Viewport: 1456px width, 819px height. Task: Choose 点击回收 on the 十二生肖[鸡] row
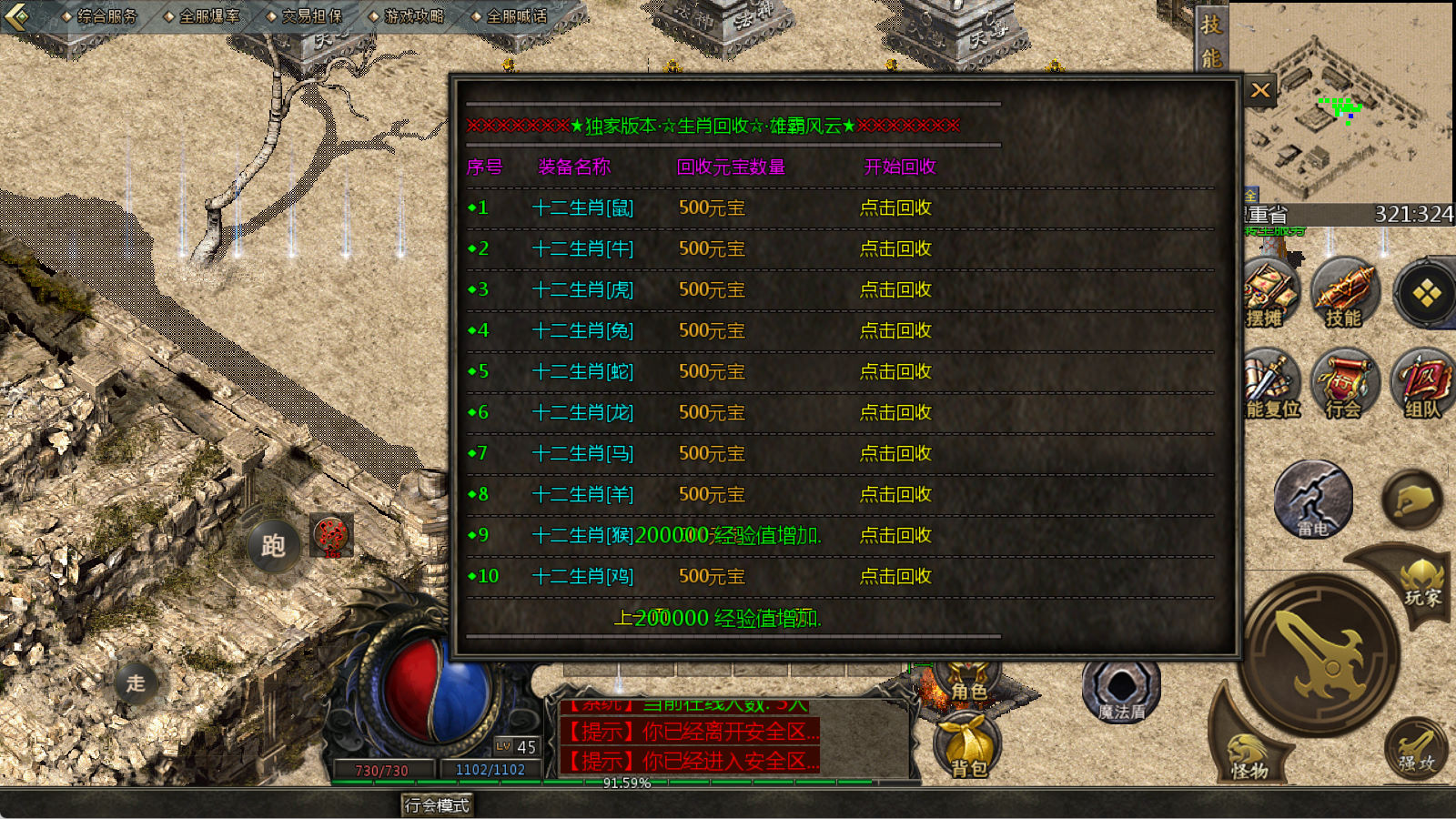pos(895,576)
